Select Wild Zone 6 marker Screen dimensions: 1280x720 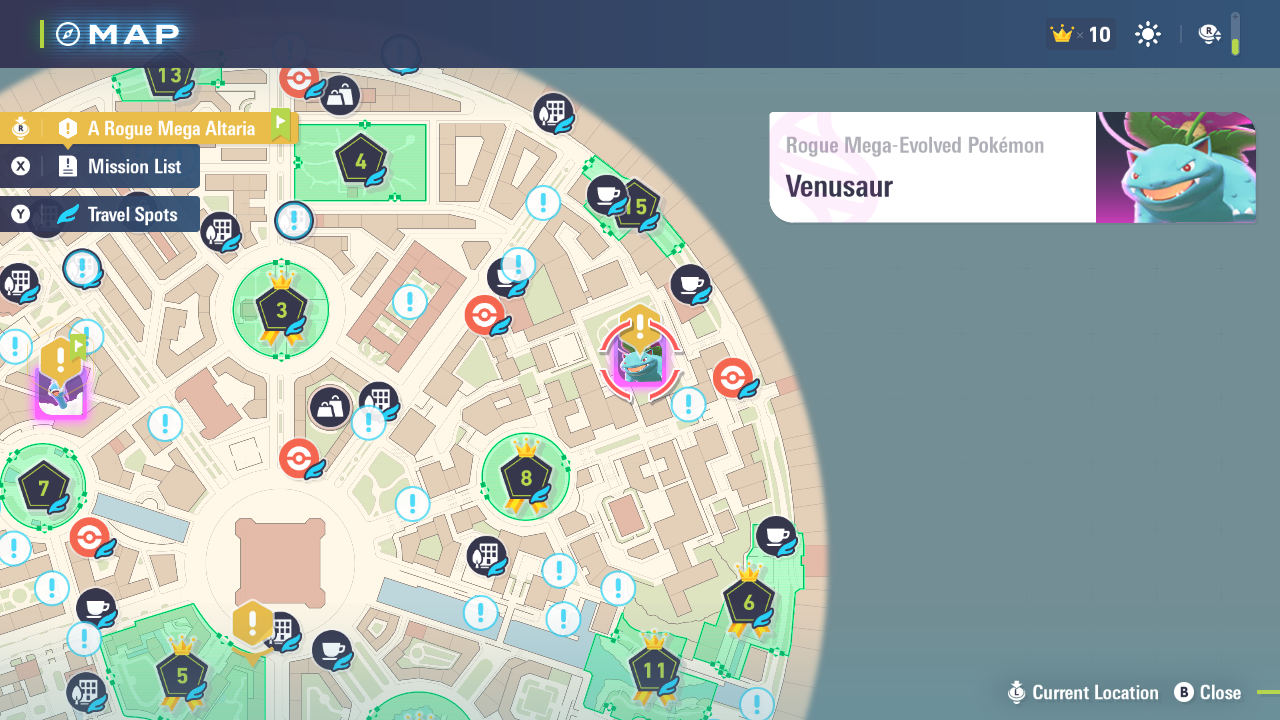click(x=748, y=602)
